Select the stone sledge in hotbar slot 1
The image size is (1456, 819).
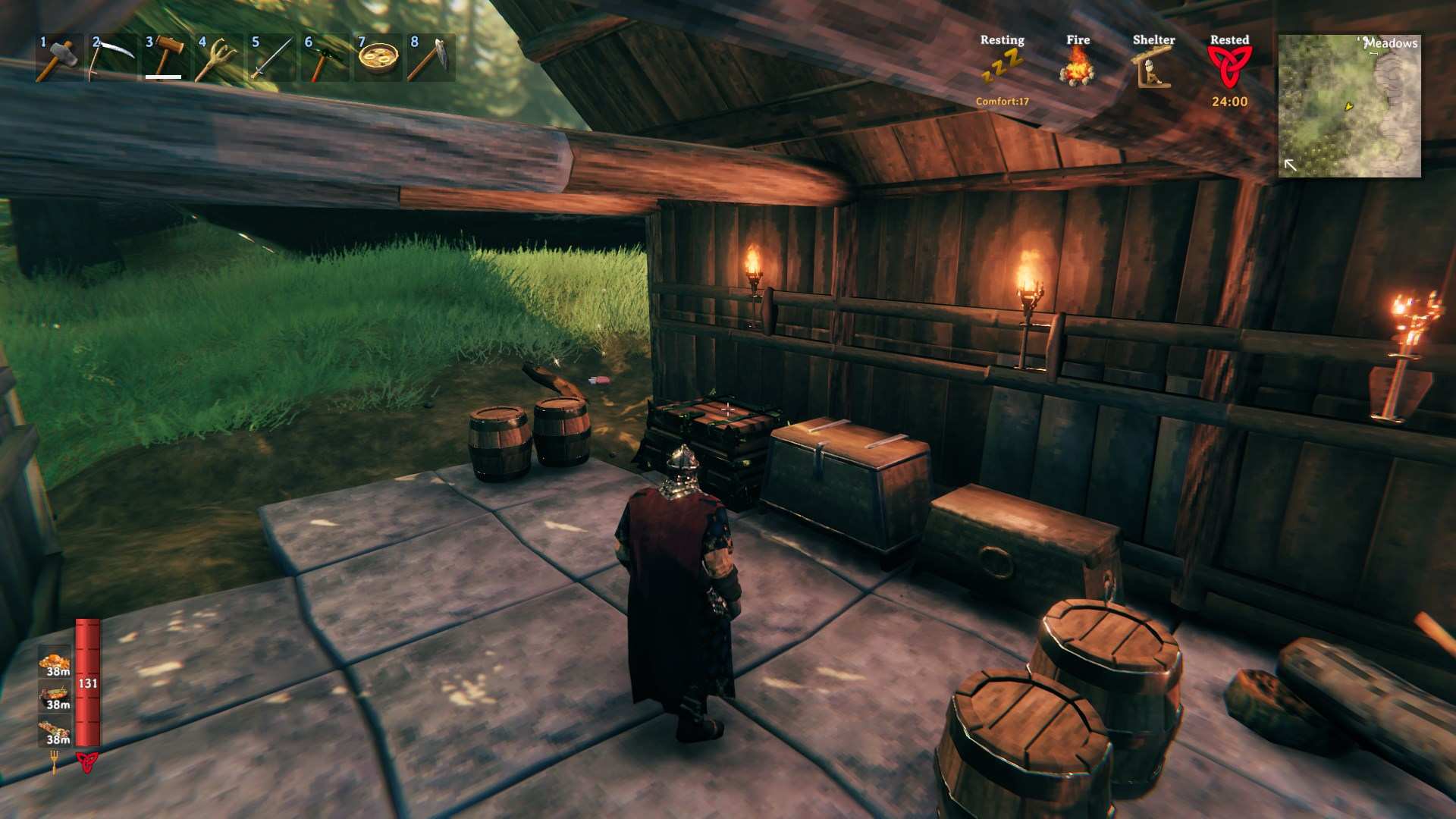(59, 58)
